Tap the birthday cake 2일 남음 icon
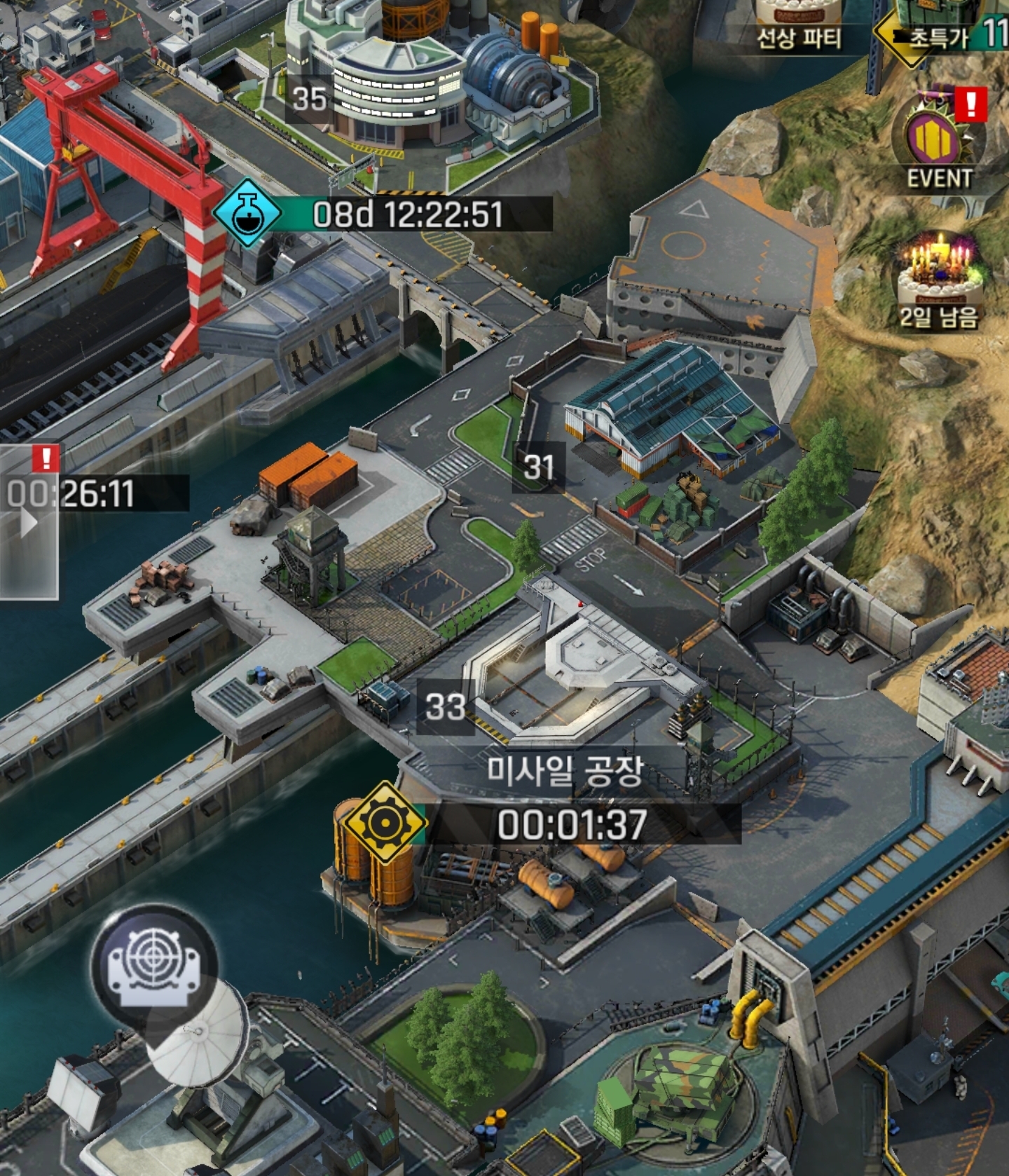The height and width of the screenshot is (1176, 1009). (x=939, y=277)
